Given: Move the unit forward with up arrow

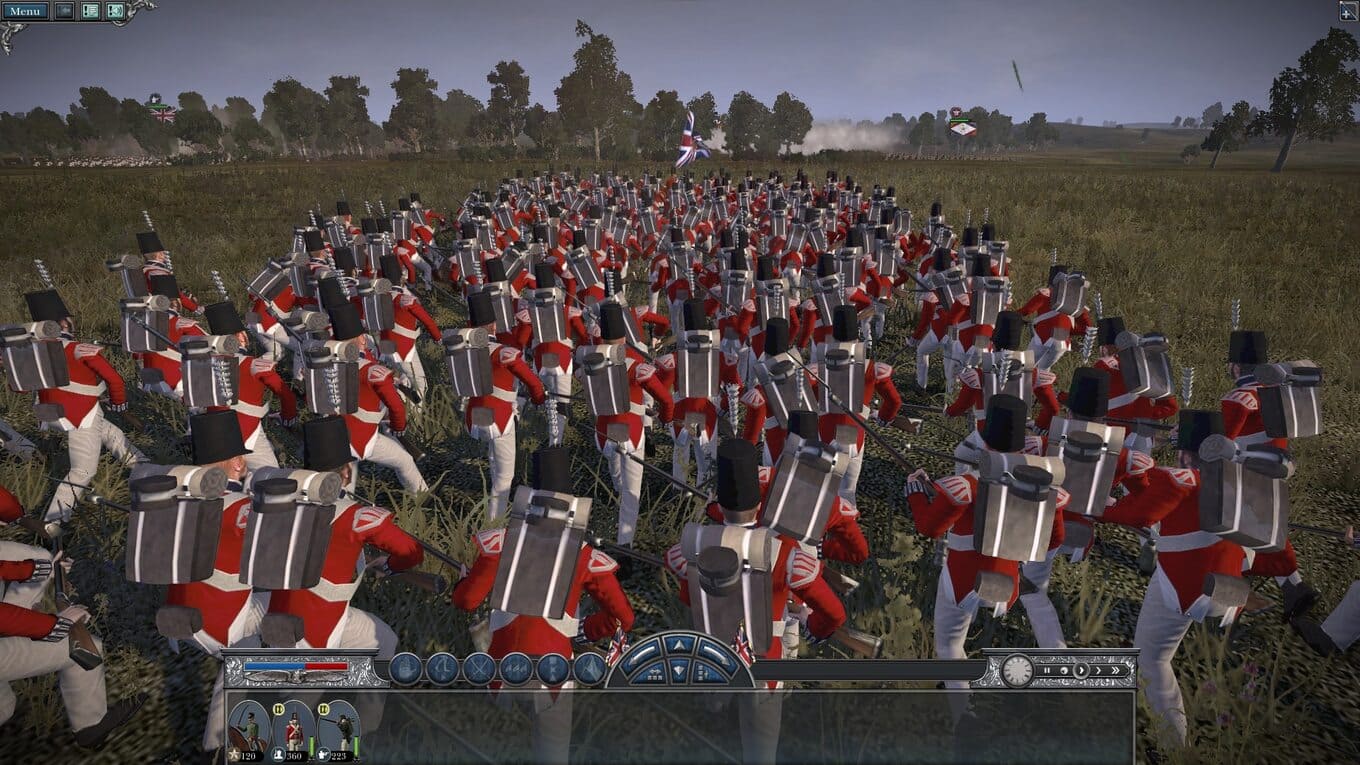Looking at the screenshot, I should tap(680, 646).
